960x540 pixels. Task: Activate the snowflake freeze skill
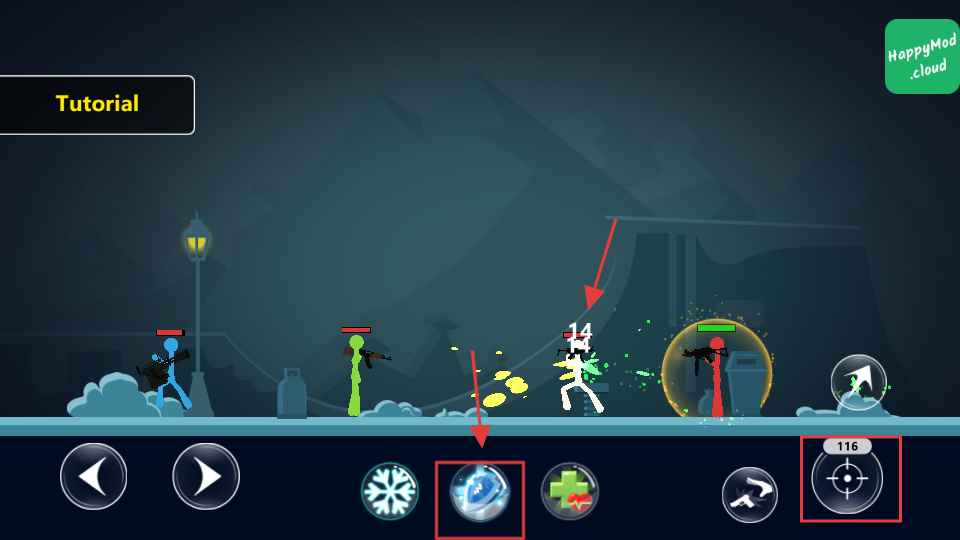(x=390, y=491)
